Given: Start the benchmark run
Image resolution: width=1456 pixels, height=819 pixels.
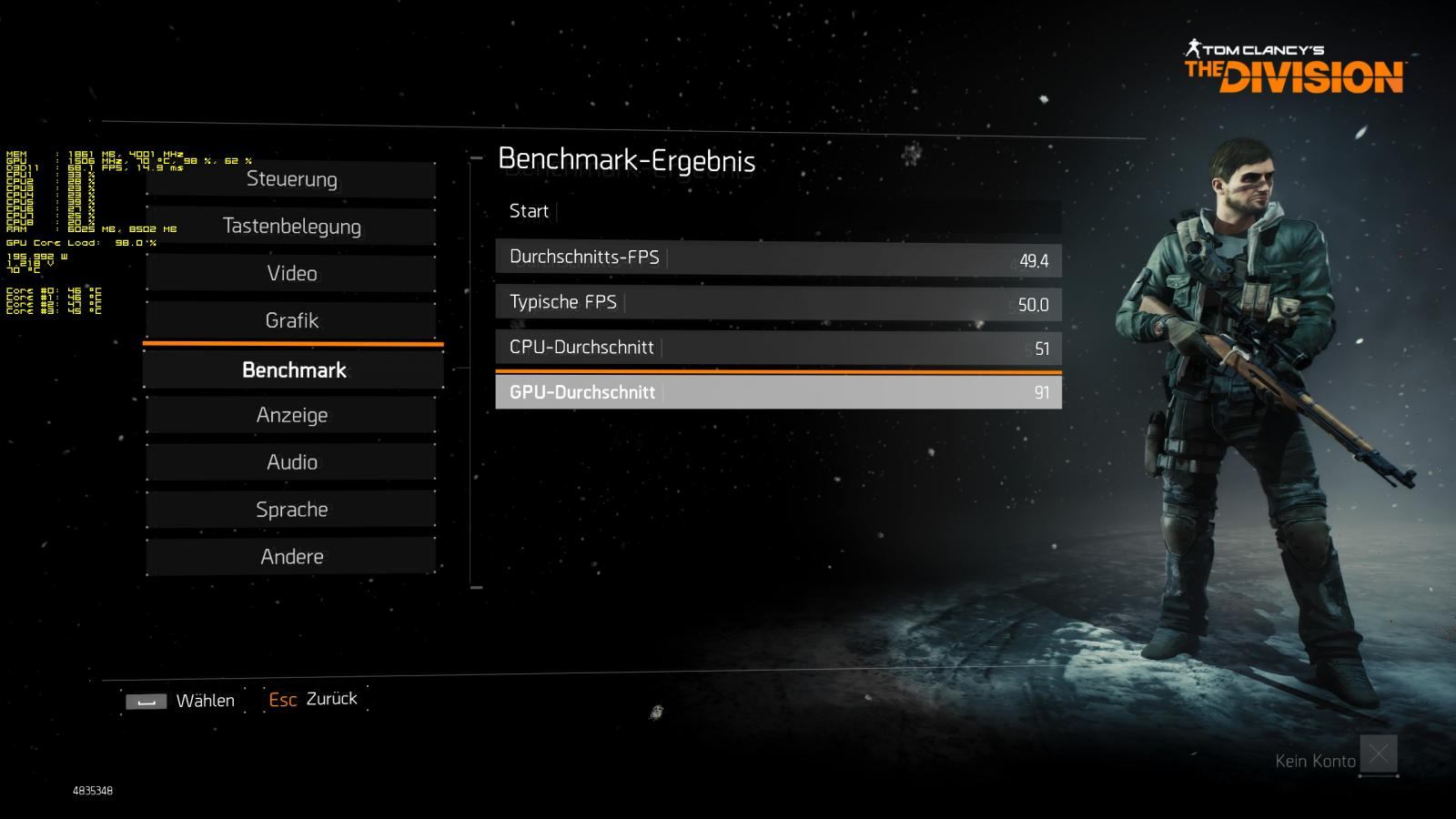Looking at the screenshot, I should [x=778, y=212].
